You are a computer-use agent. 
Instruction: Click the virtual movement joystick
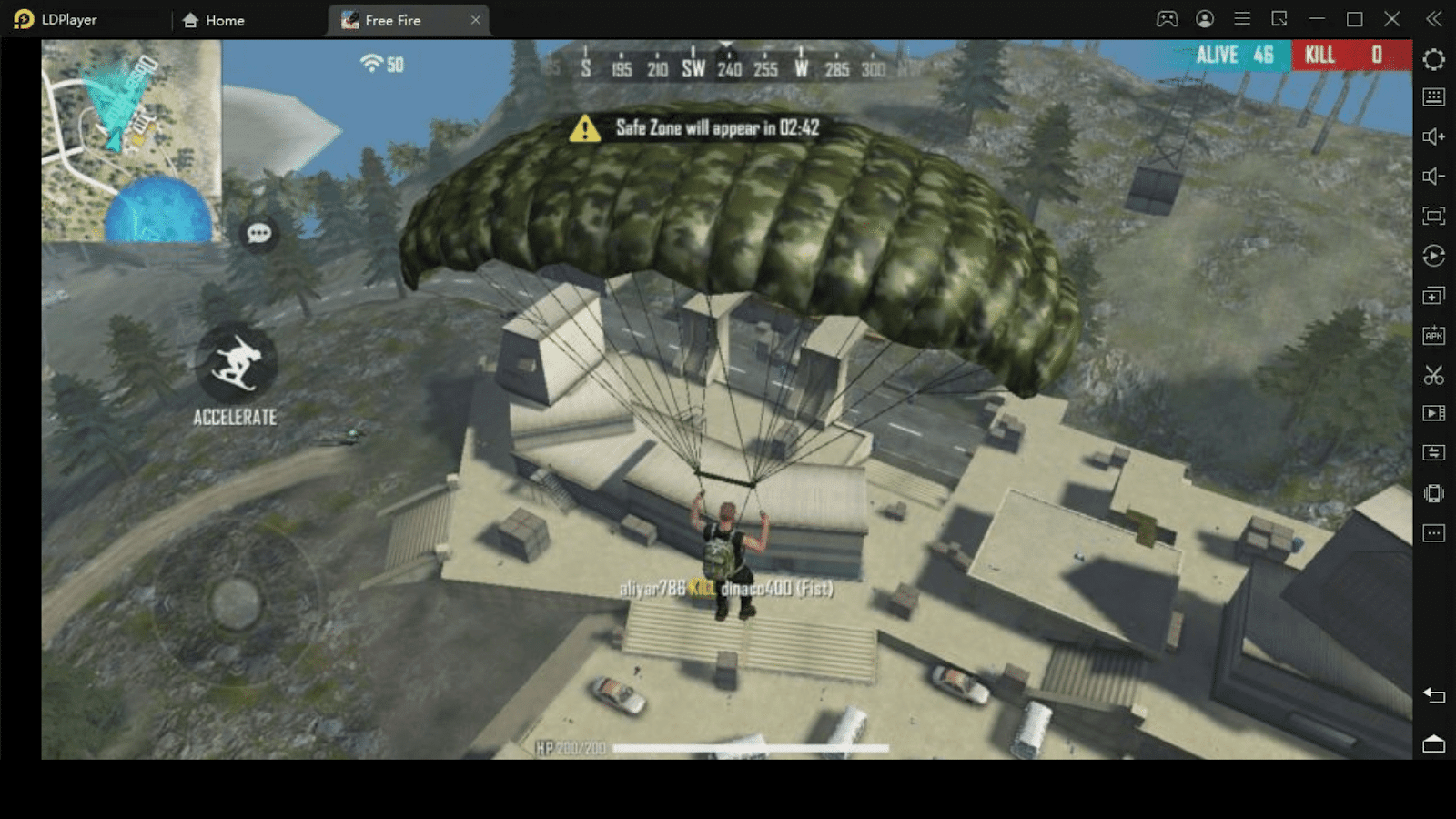tap(236, 602)
